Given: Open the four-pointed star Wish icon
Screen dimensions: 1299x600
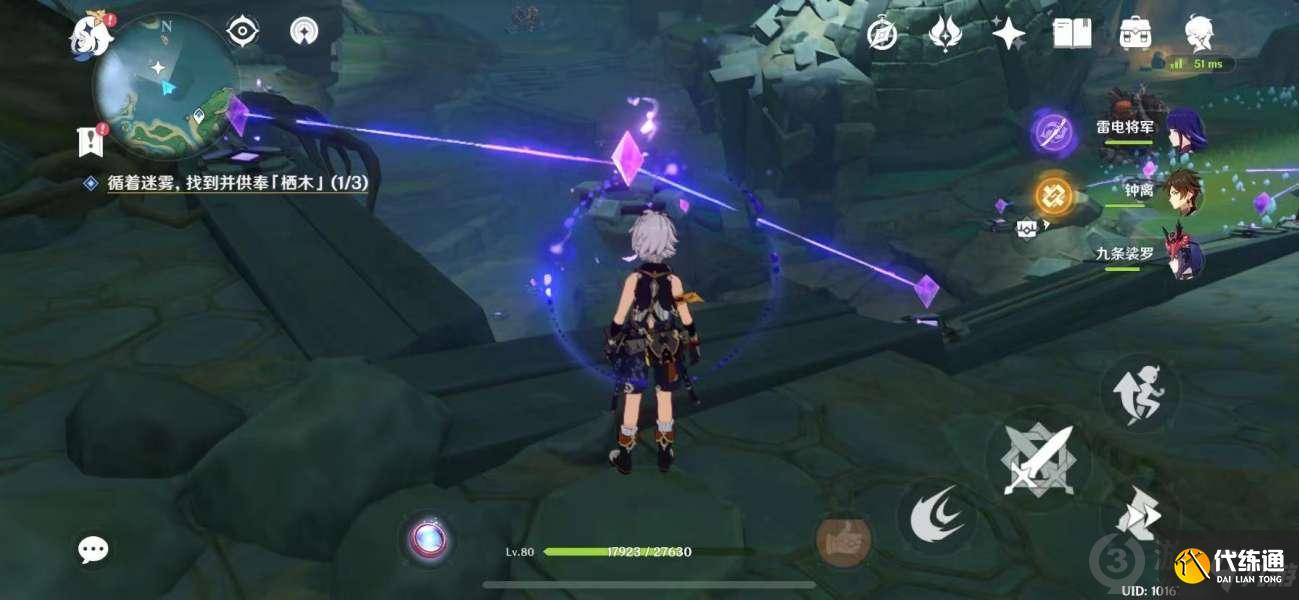Looking at the screenshot, I should (1008, 34).
